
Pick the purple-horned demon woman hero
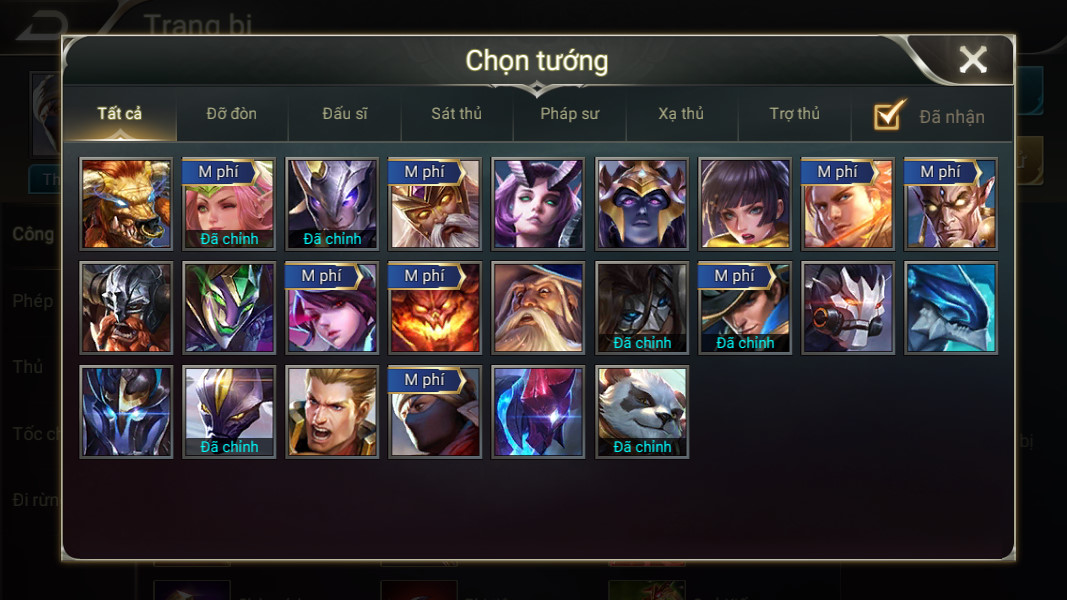(x=538, y=203)
